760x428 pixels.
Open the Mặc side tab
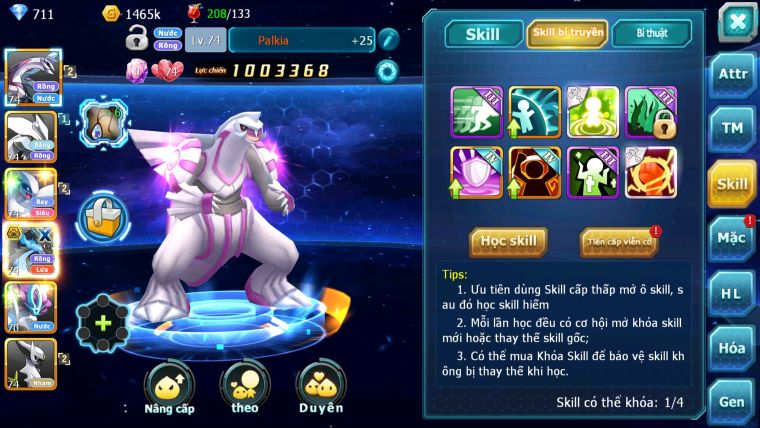732,238
